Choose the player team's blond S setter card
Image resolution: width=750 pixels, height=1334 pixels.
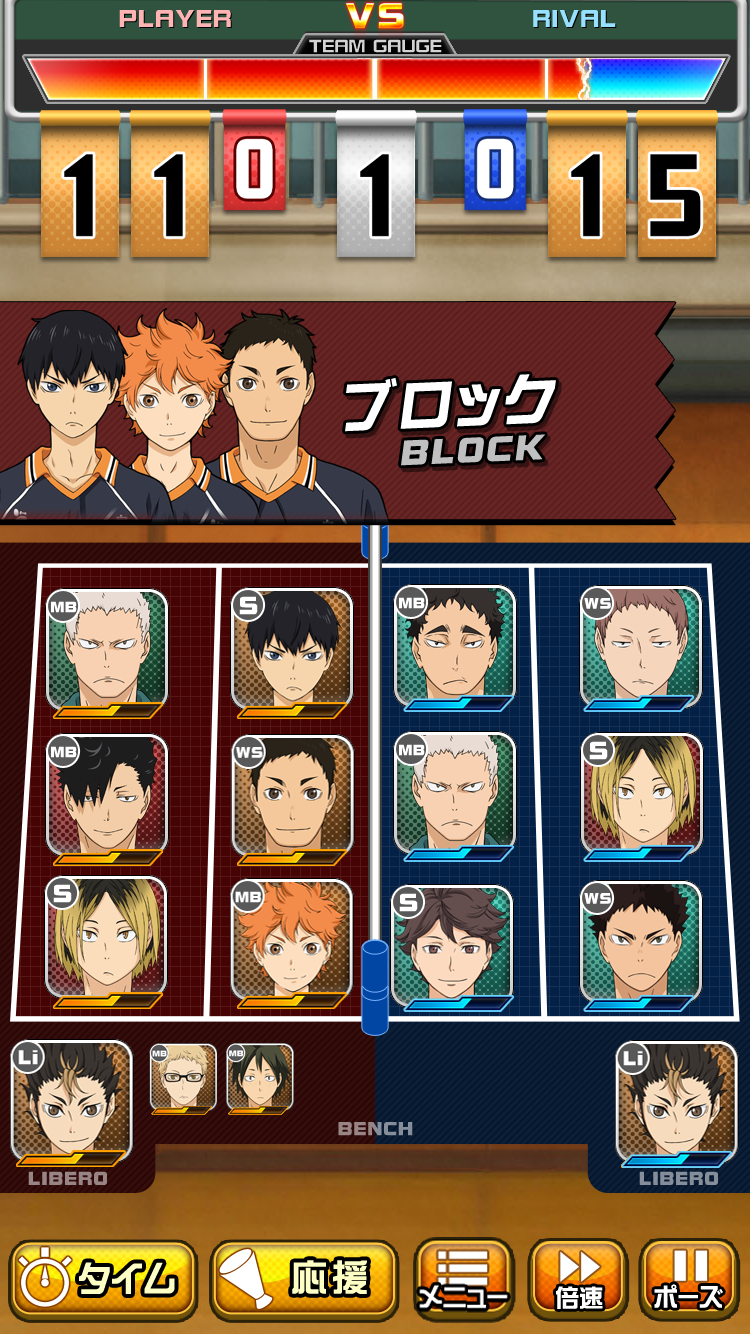(x=107, y=940)
